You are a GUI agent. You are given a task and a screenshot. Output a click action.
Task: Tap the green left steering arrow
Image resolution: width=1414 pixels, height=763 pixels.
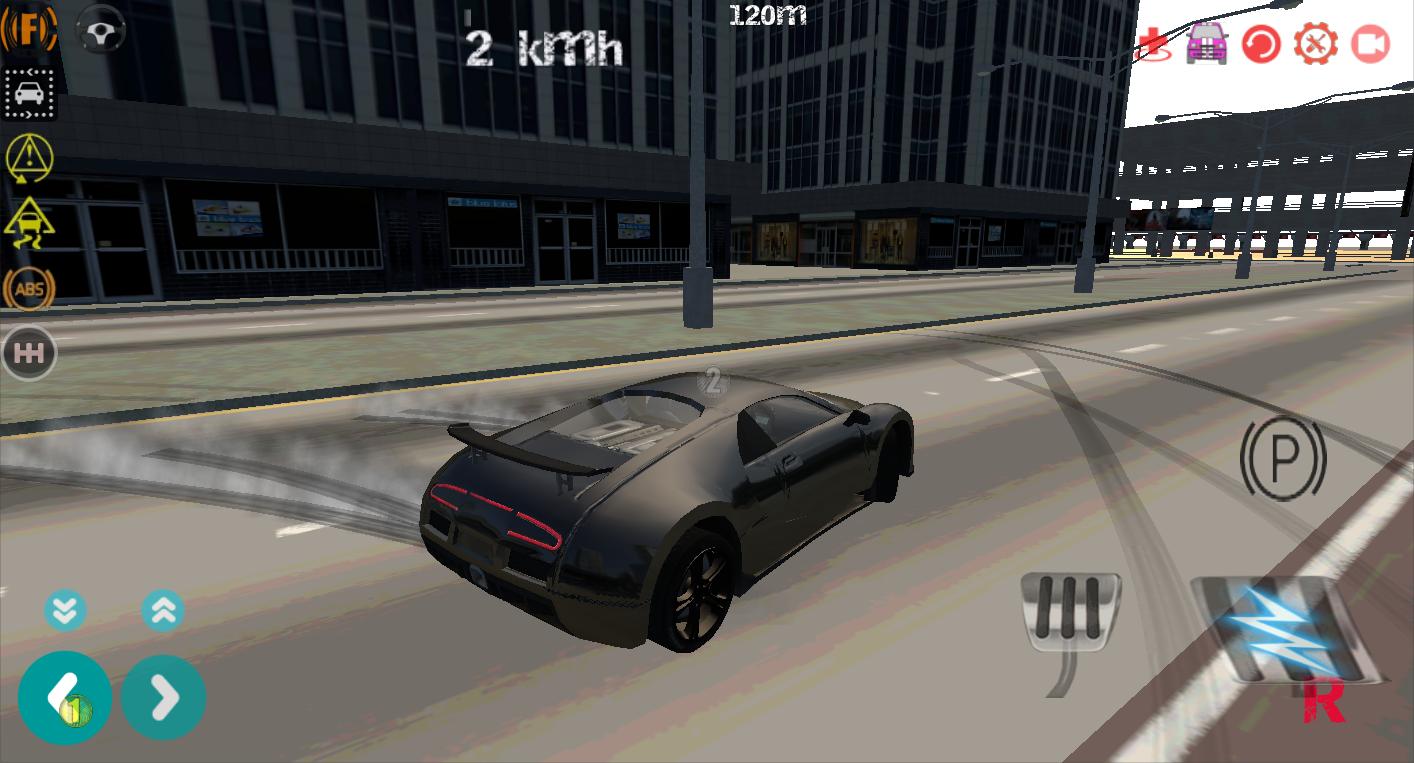tap(64, 696)
